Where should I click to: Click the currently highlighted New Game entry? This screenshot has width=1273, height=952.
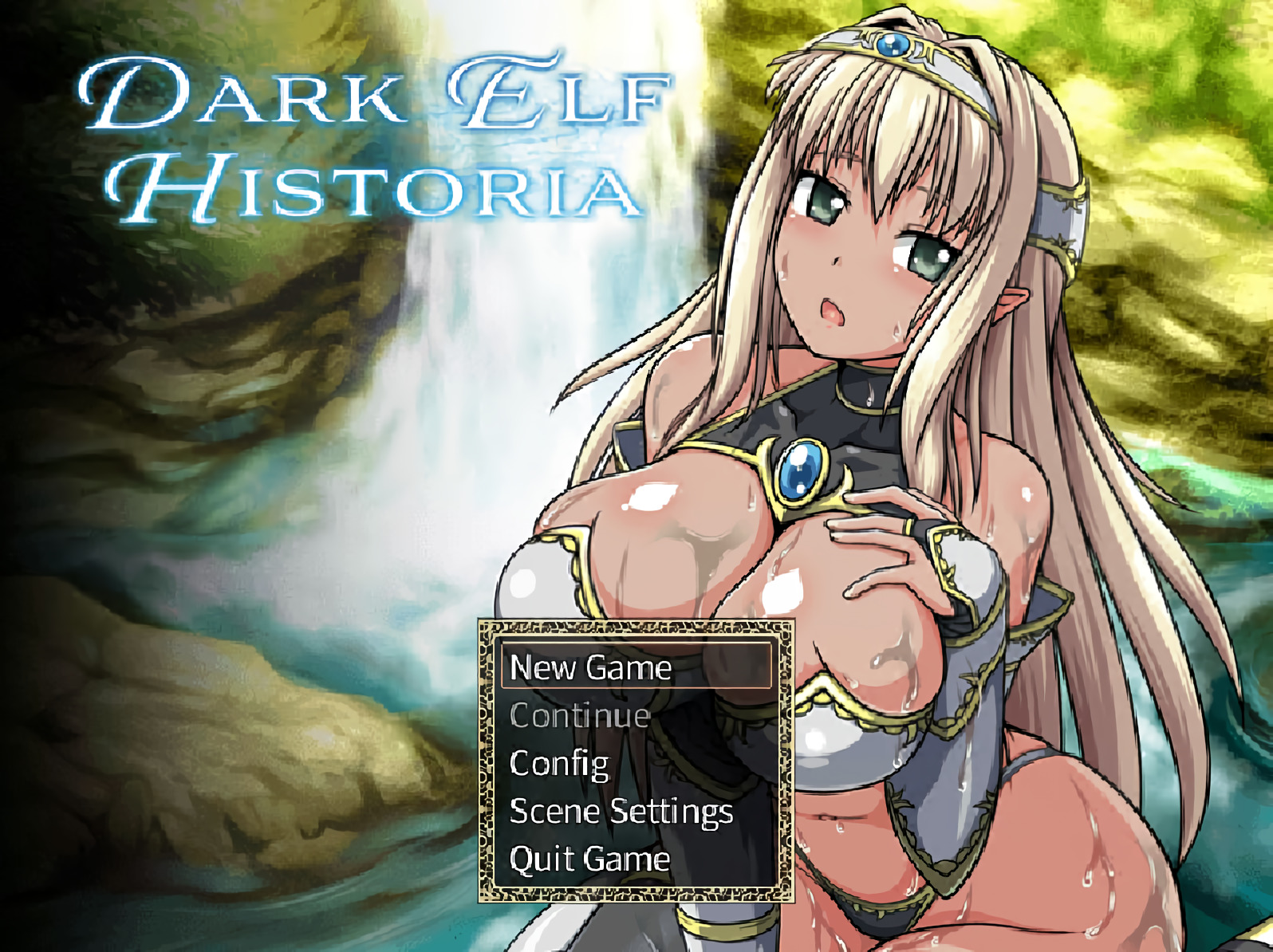tap(590, 669)
